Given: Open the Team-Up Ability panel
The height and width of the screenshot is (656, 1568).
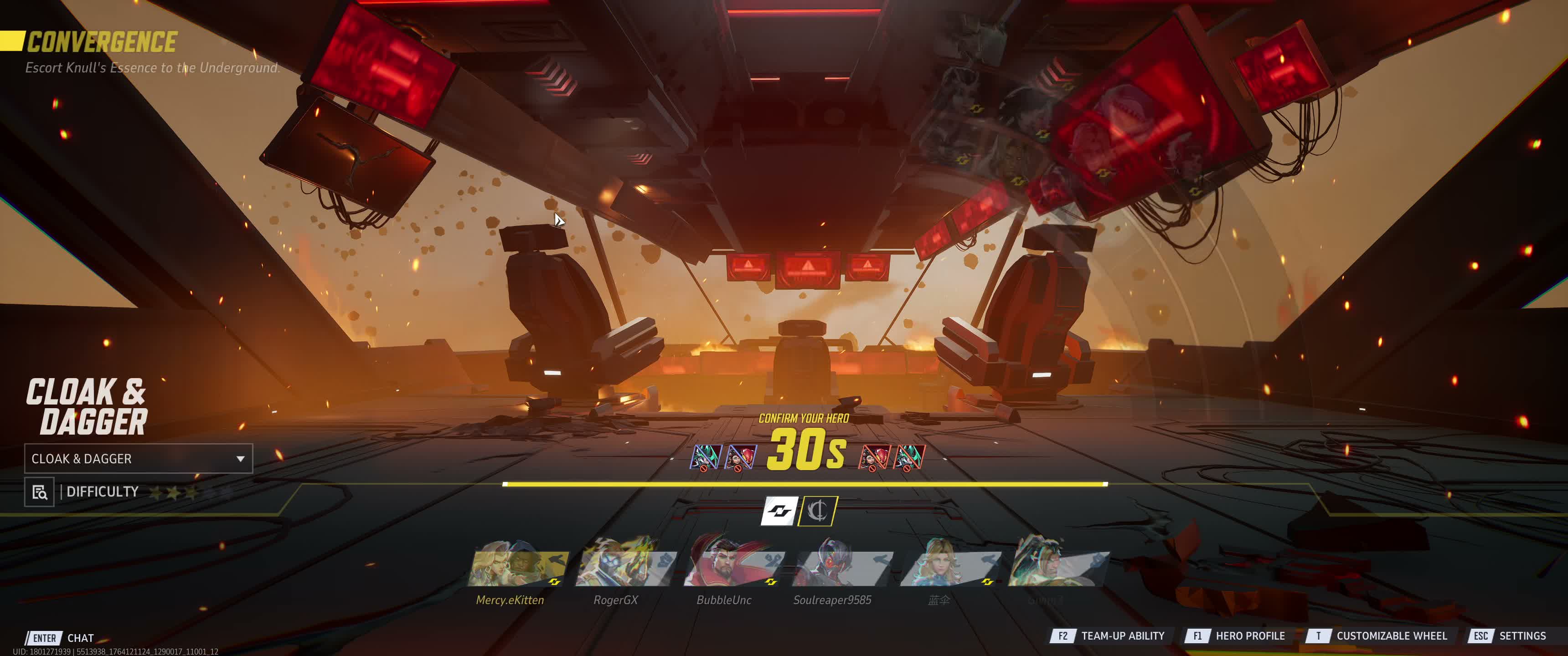Looking at the screenshot, I should (1109, 636).
